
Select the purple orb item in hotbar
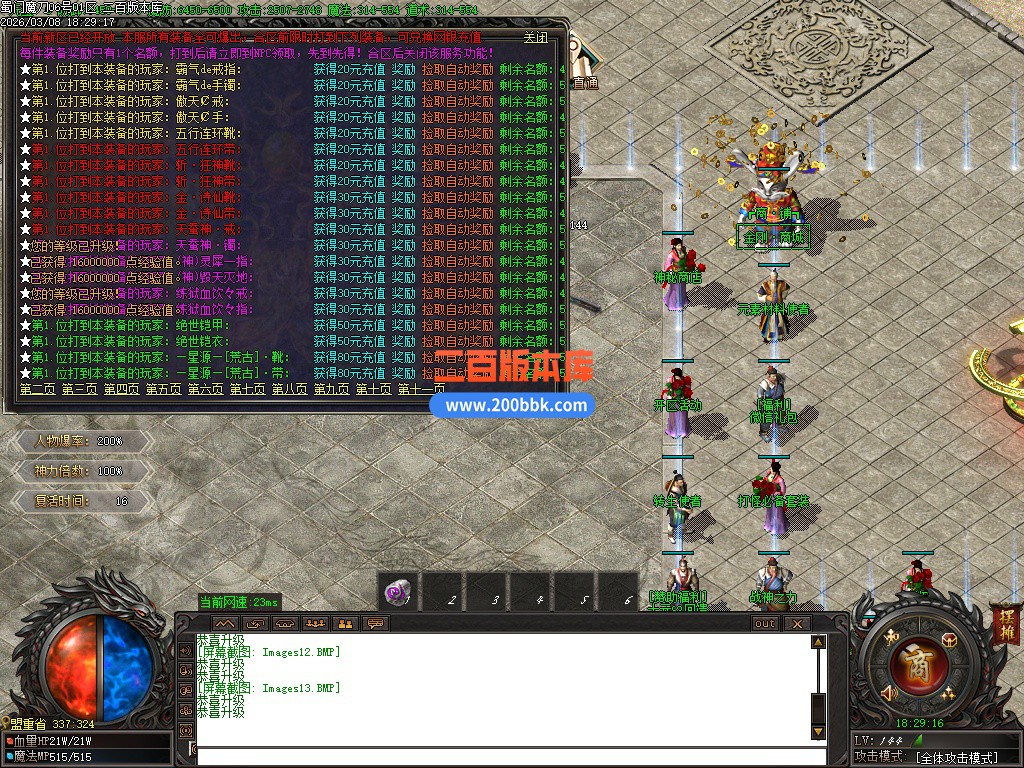point(398,594)
